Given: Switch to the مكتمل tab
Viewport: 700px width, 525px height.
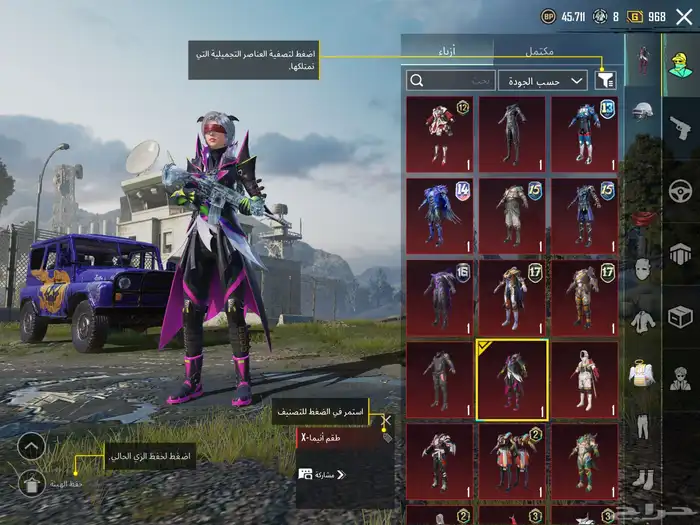Looking at the screenshot, I should [x=539, y=49].
